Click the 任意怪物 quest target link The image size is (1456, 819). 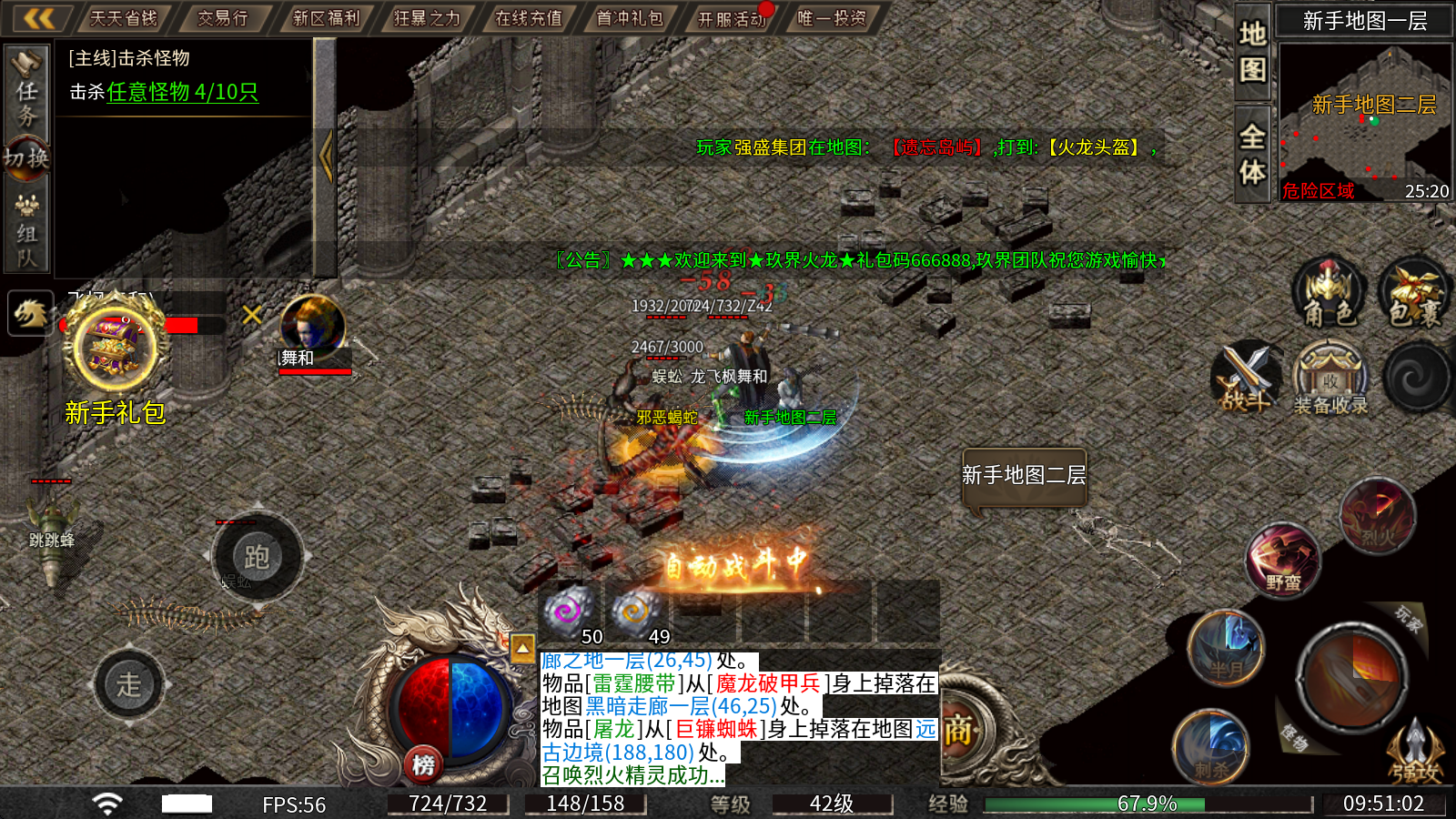182,92
